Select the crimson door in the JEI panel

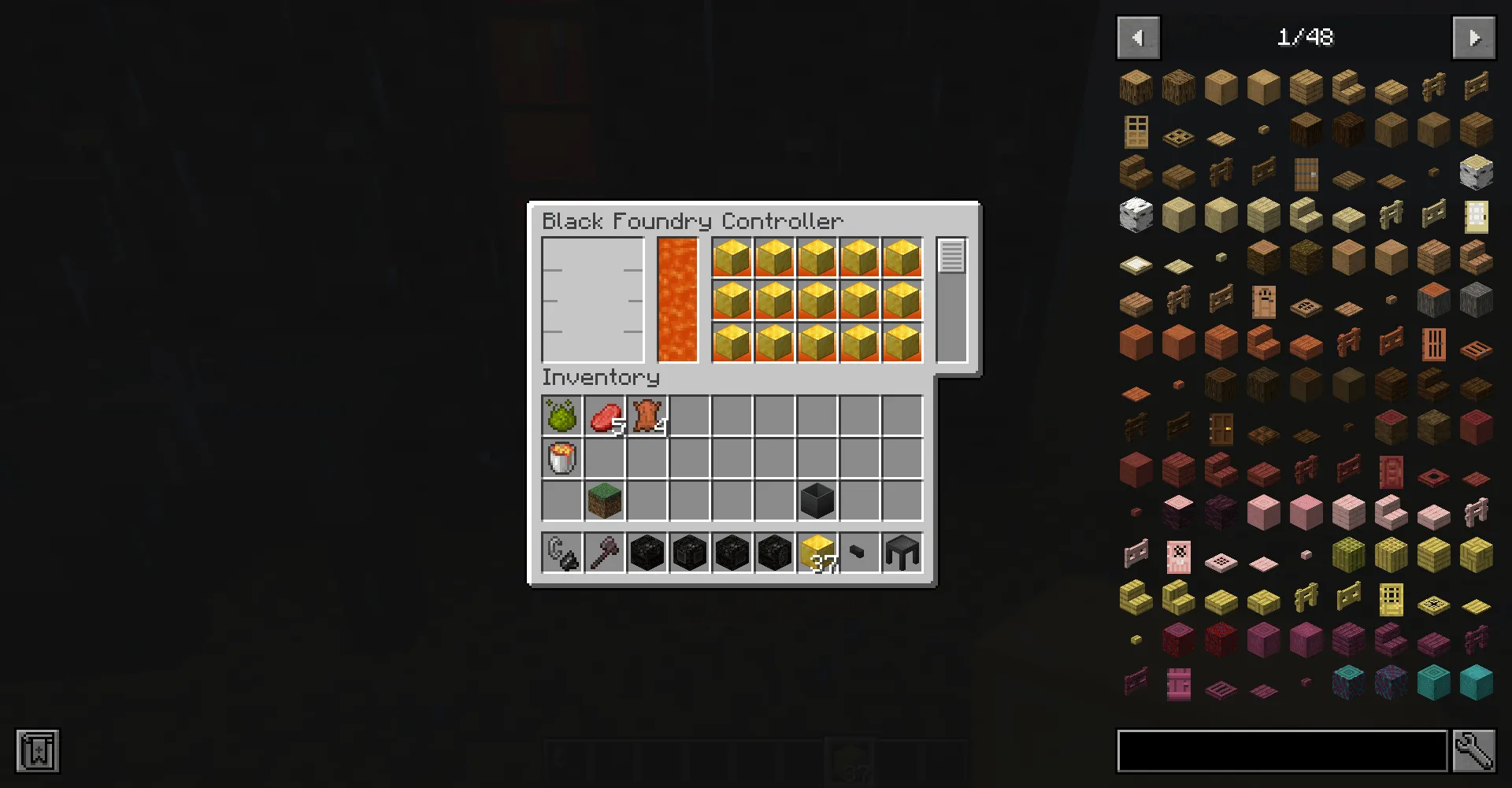(1390, 473)
